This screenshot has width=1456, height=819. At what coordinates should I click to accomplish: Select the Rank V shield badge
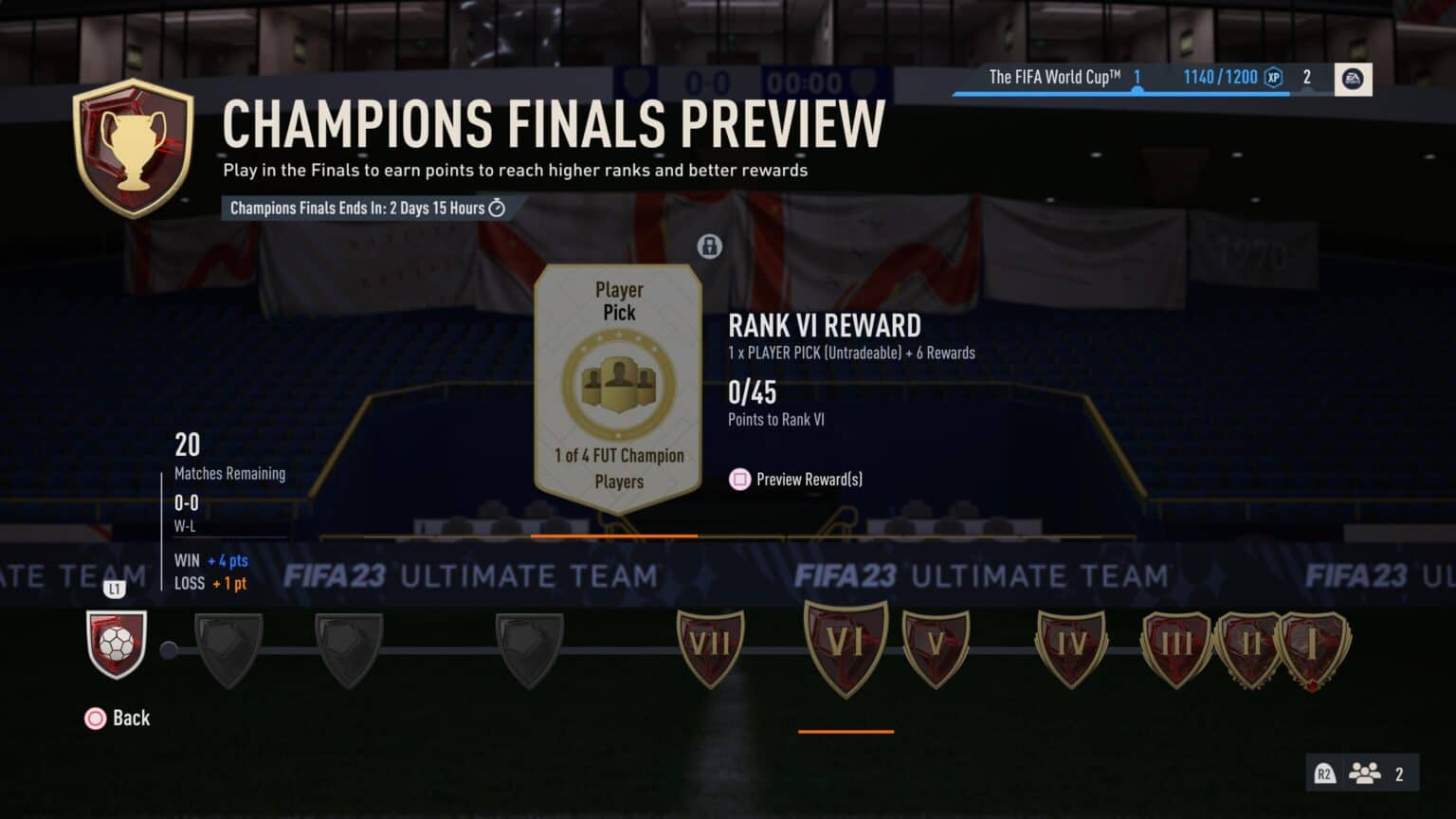pos(936,646)
